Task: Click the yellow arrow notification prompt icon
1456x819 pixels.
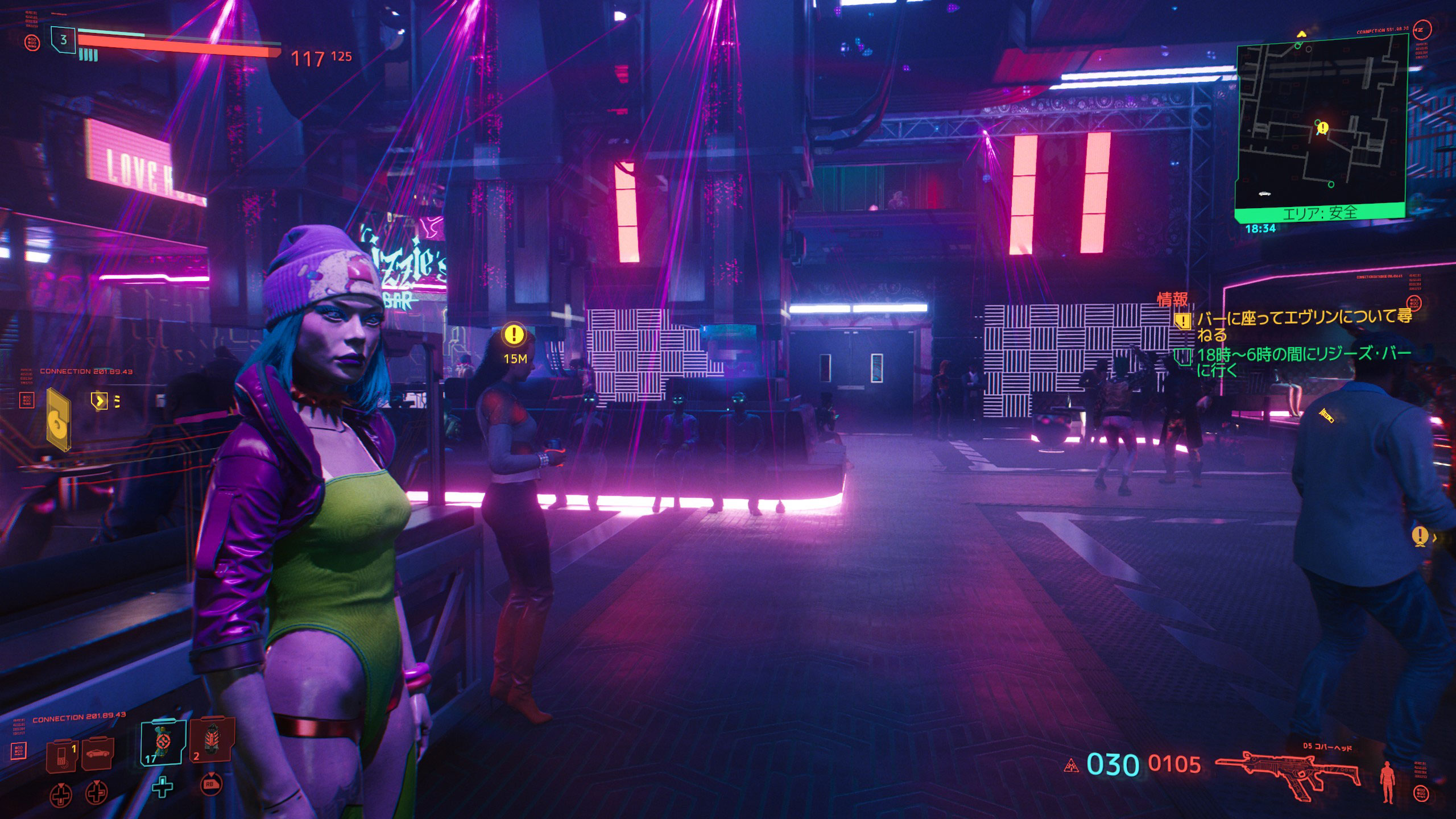Action: click(x=100, y=401)
